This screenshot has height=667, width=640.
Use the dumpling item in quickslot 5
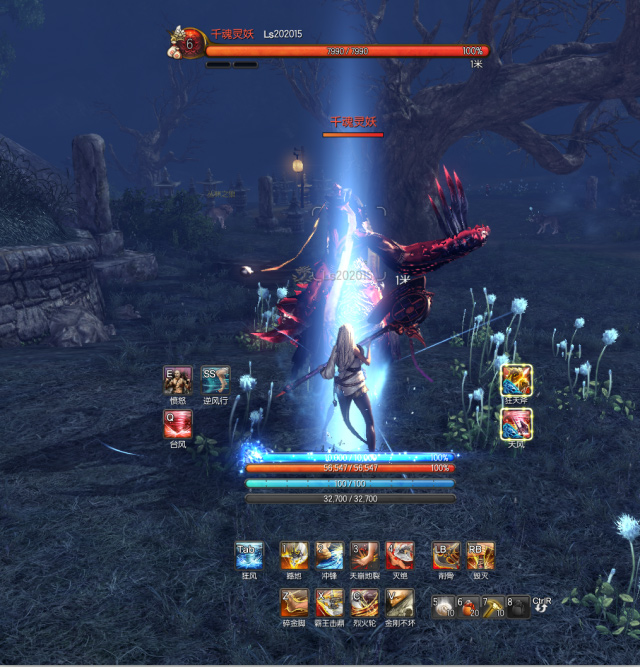(x=444, y=606)
